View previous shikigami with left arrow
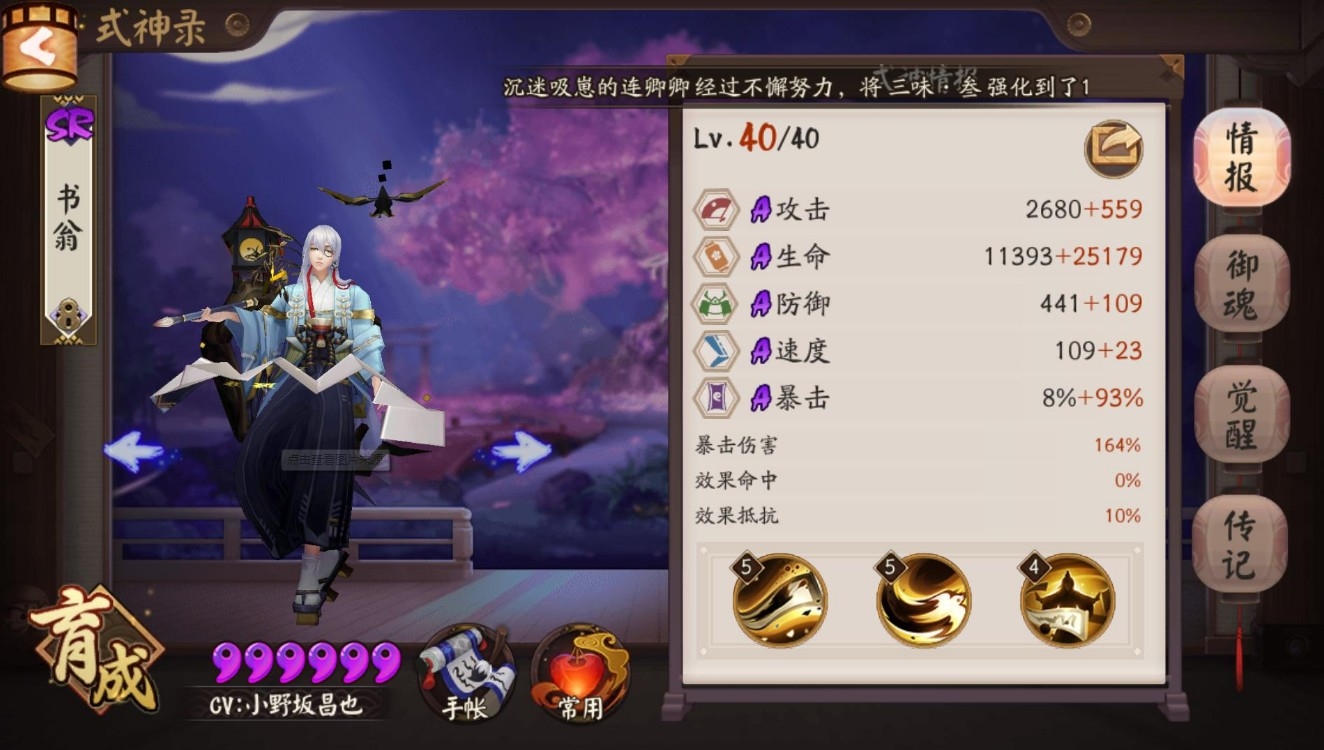The image size is (1324, 750). click(x=135, y=452)
